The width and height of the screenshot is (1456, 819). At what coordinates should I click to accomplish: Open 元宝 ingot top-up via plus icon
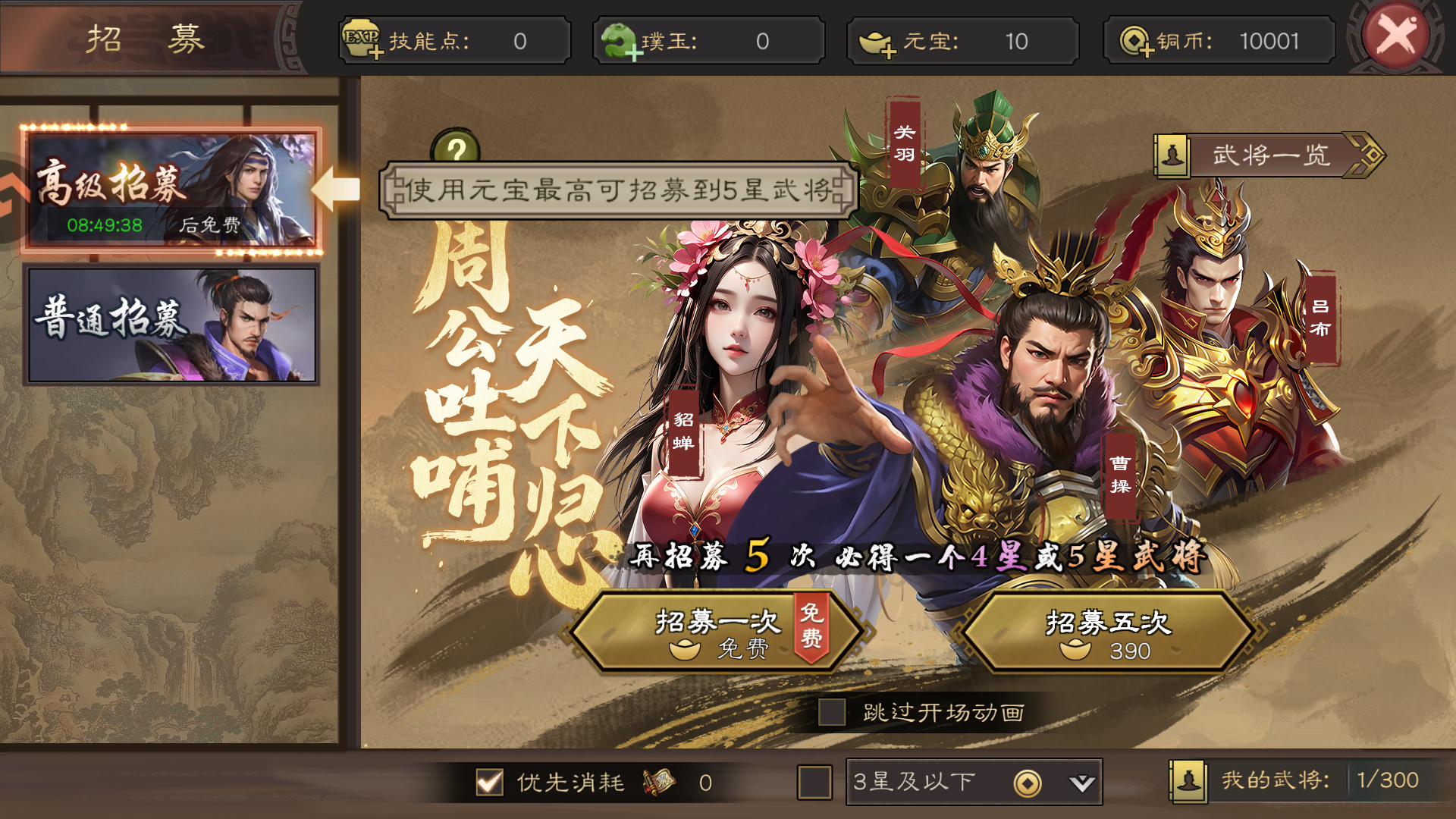pos(890,53)
